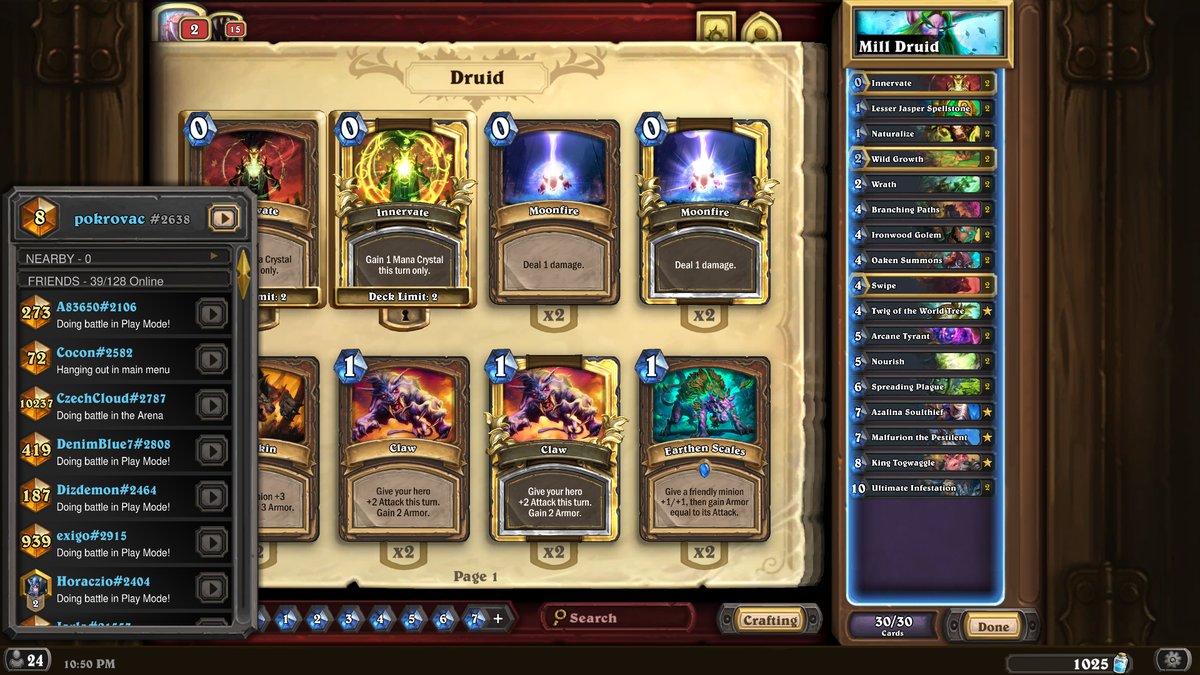Filter collection by mana cost 3

(349, 619)
